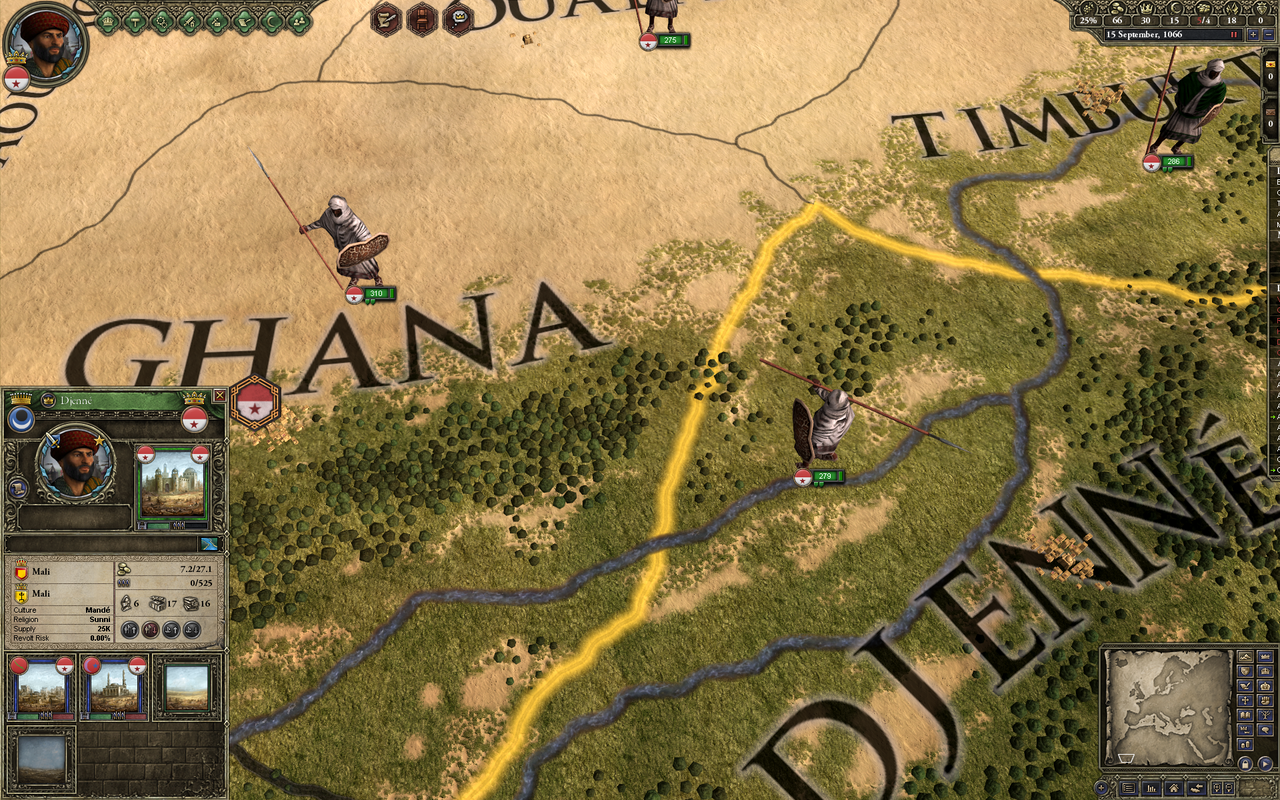Pause the game clock
This screenshot has width=1280, height=800.
(1232, 33)
